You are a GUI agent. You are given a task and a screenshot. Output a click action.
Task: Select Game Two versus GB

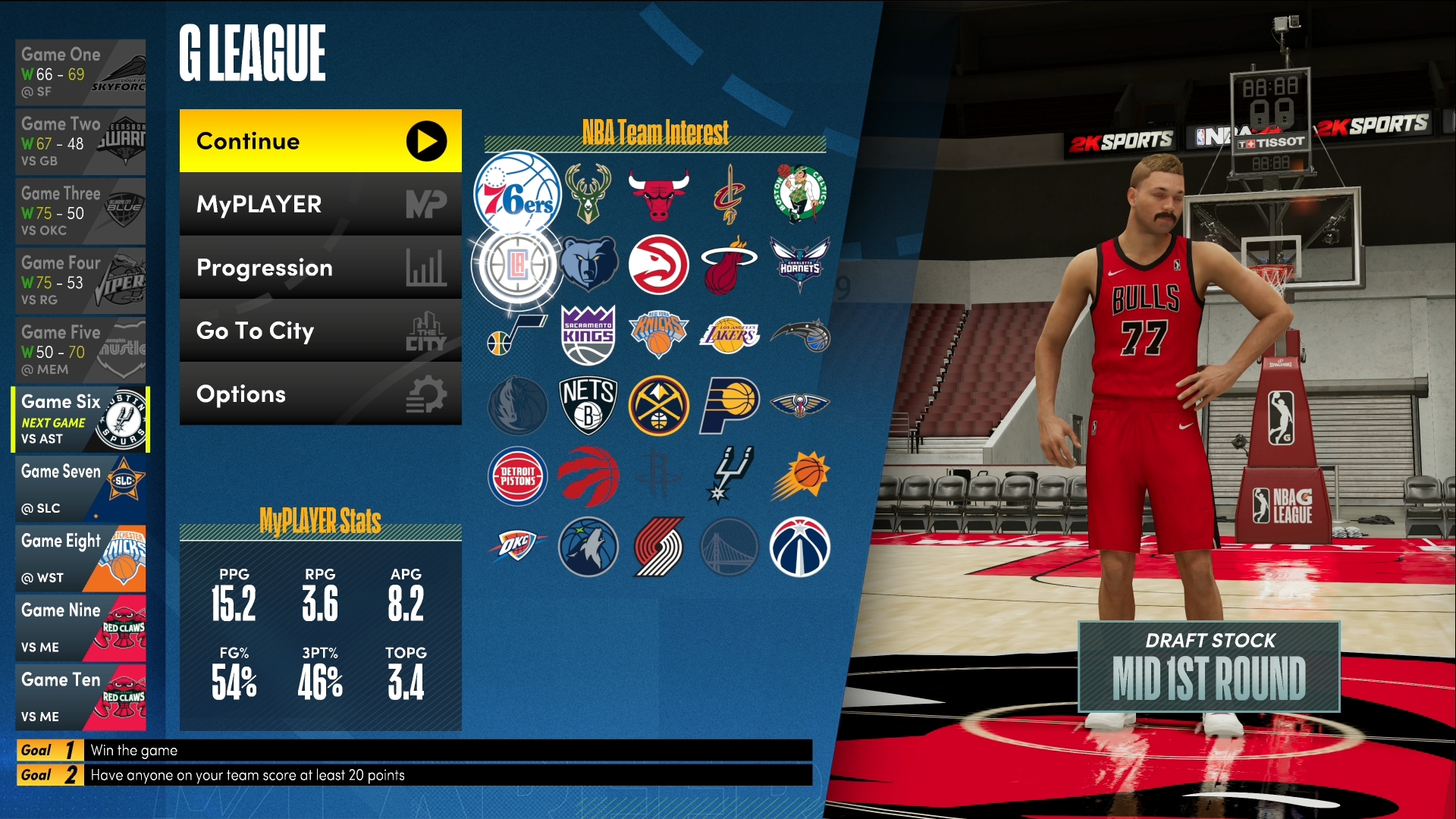click(80, 142)
